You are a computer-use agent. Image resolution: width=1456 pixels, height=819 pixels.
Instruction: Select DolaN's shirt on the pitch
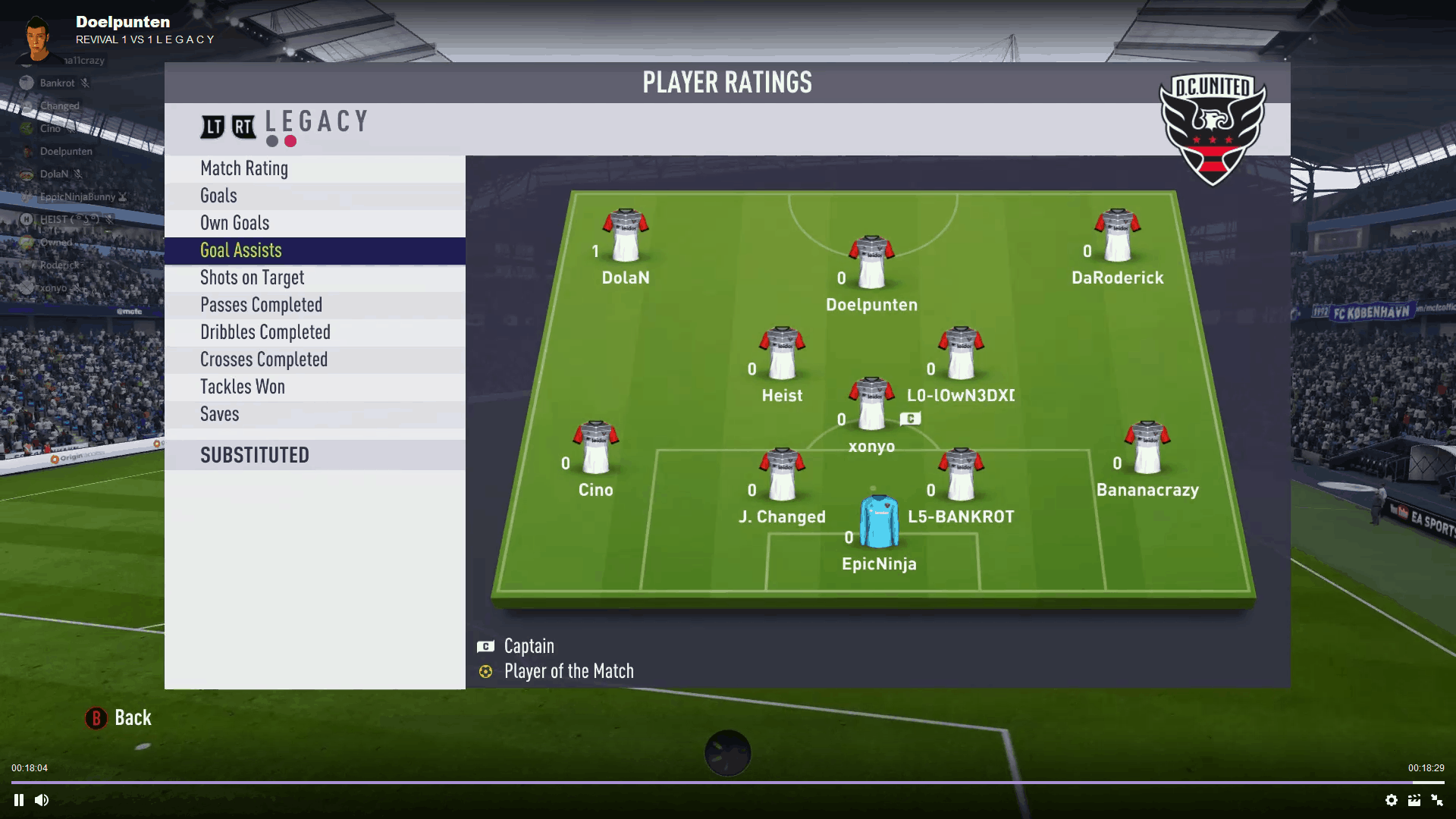click(x=626, y=235)
